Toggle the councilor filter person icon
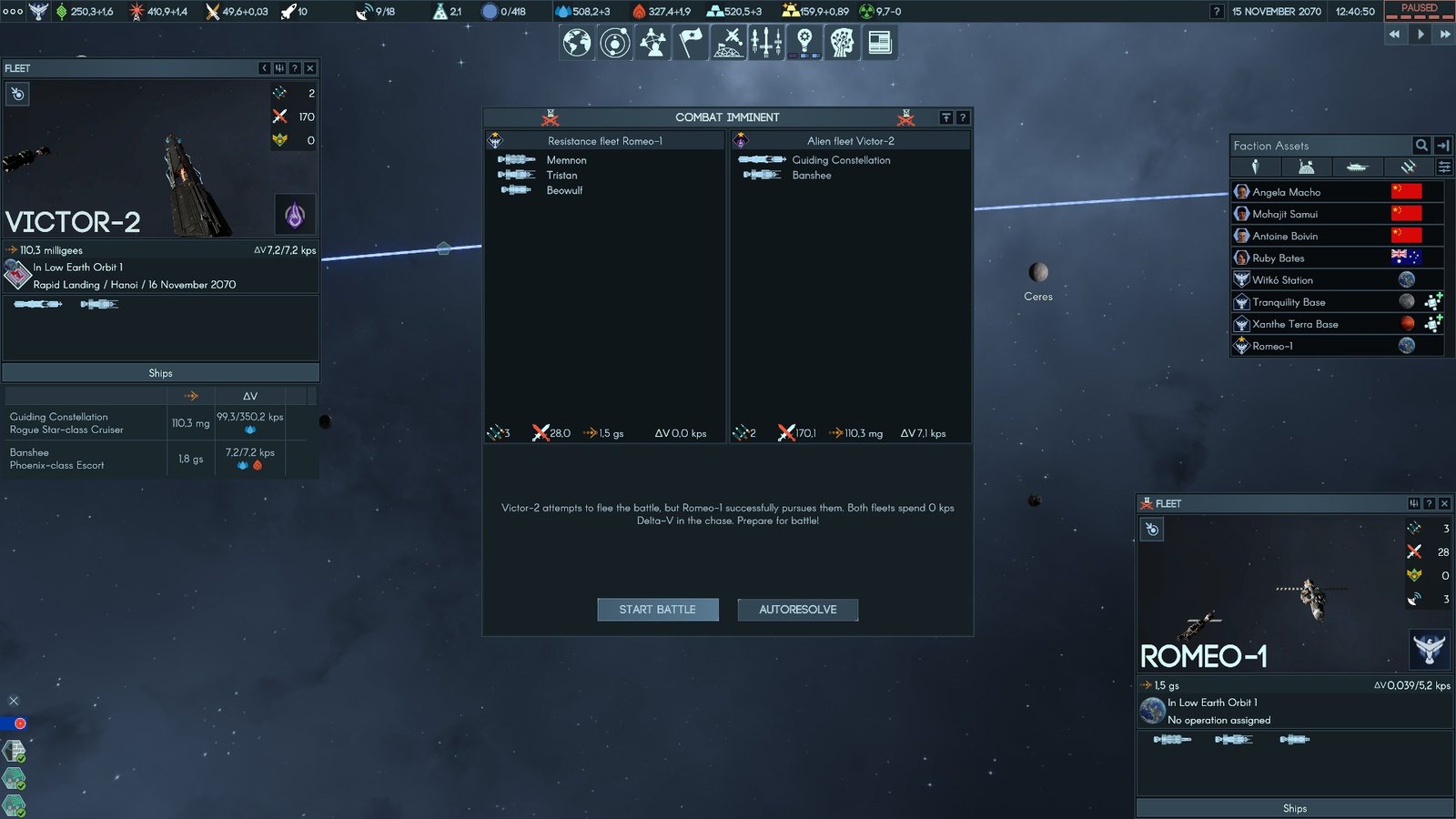The height and width of the screenshot is (819, 1456). pos(1255,167)
